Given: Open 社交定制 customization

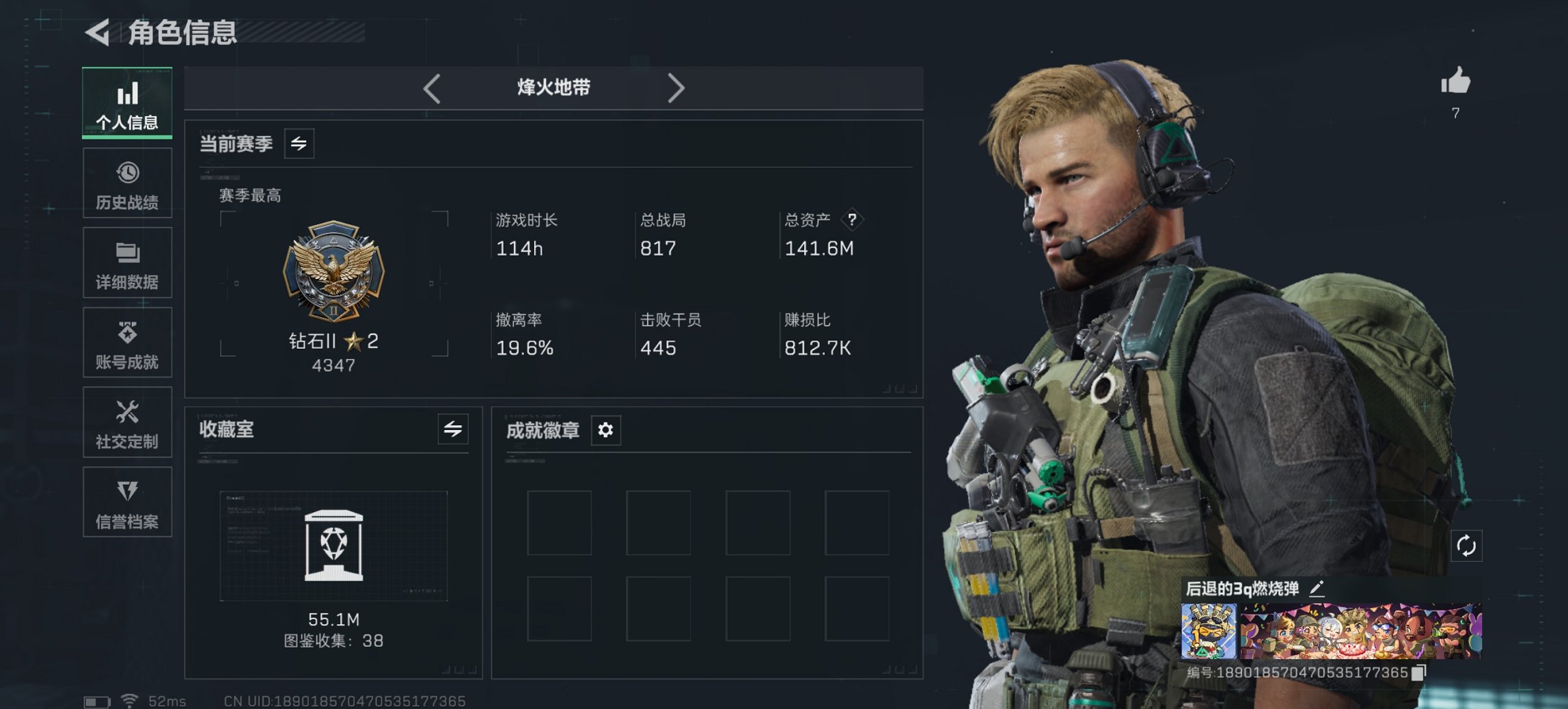Looking at the screenshot, I should (127, 423).
